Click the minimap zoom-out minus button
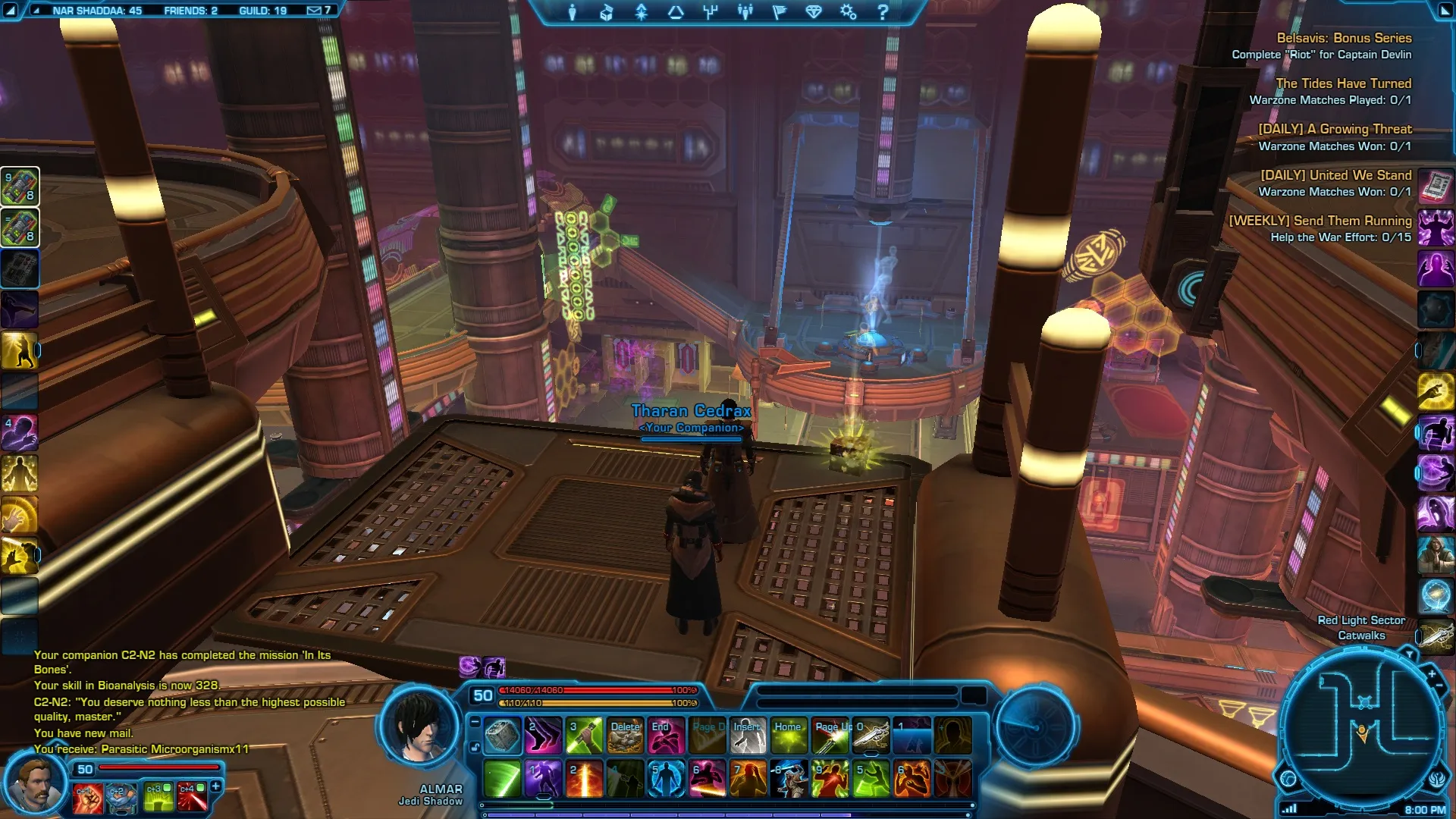The image size is (1456, 819). pyautogui.click(x=1439, y=686)
